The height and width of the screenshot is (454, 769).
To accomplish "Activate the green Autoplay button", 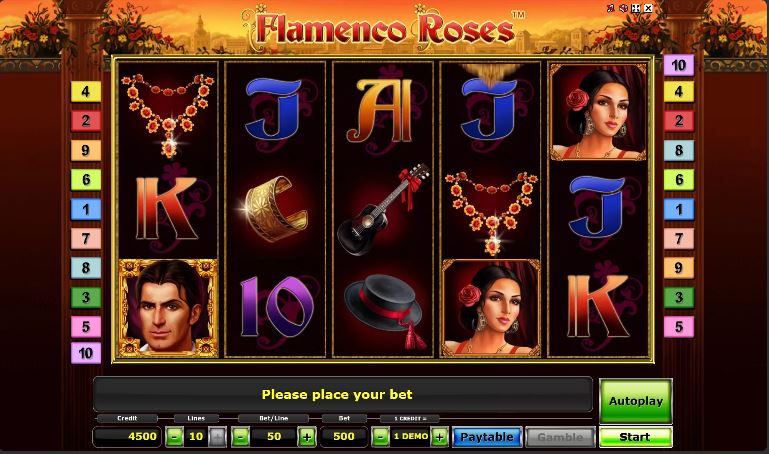I will coord(635,401).
